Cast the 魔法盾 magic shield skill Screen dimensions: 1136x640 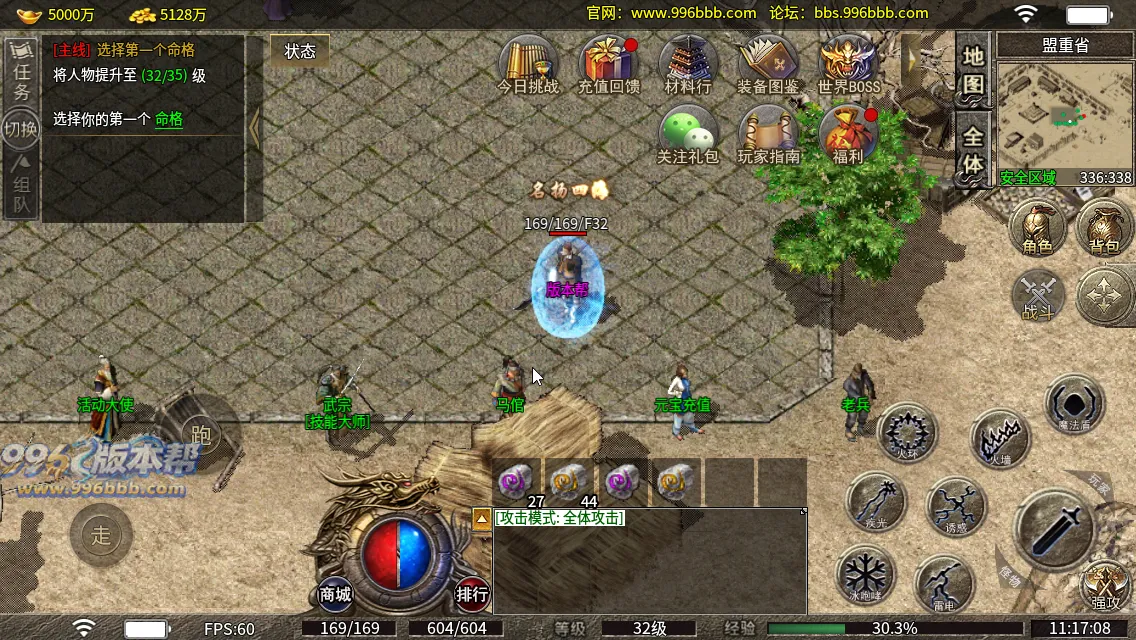tap(1075, 404)
